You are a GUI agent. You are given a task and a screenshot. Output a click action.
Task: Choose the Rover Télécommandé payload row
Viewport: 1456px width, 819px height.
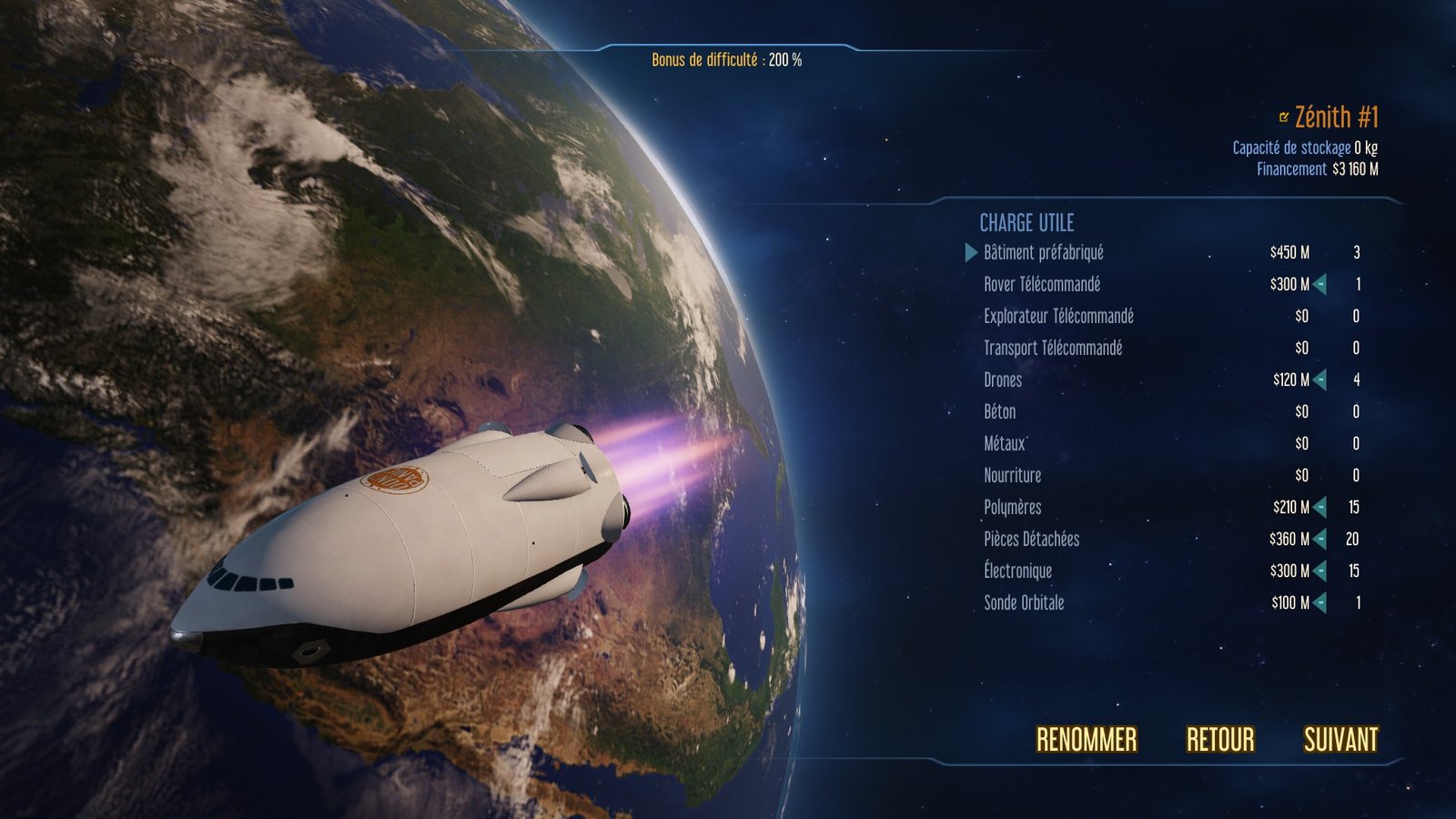[x=1042, y=285]
